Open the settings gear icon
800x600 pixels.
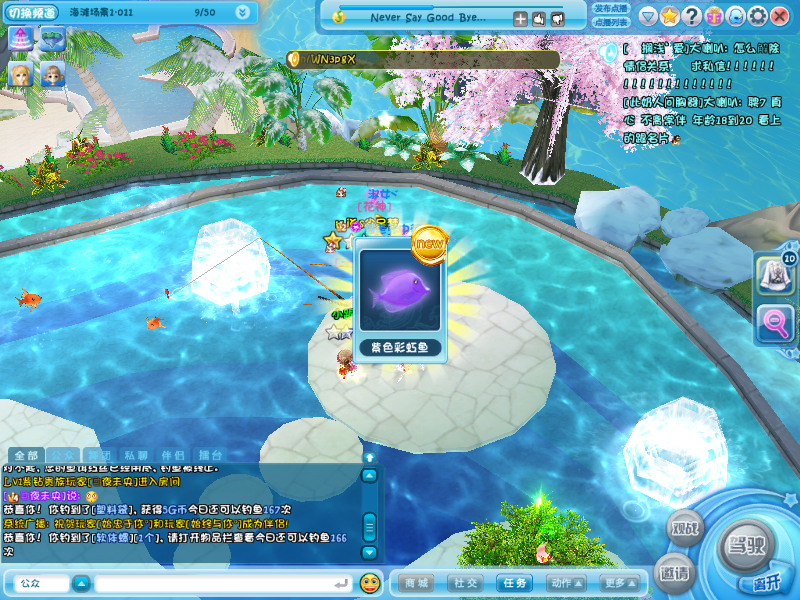pos(757,16)
